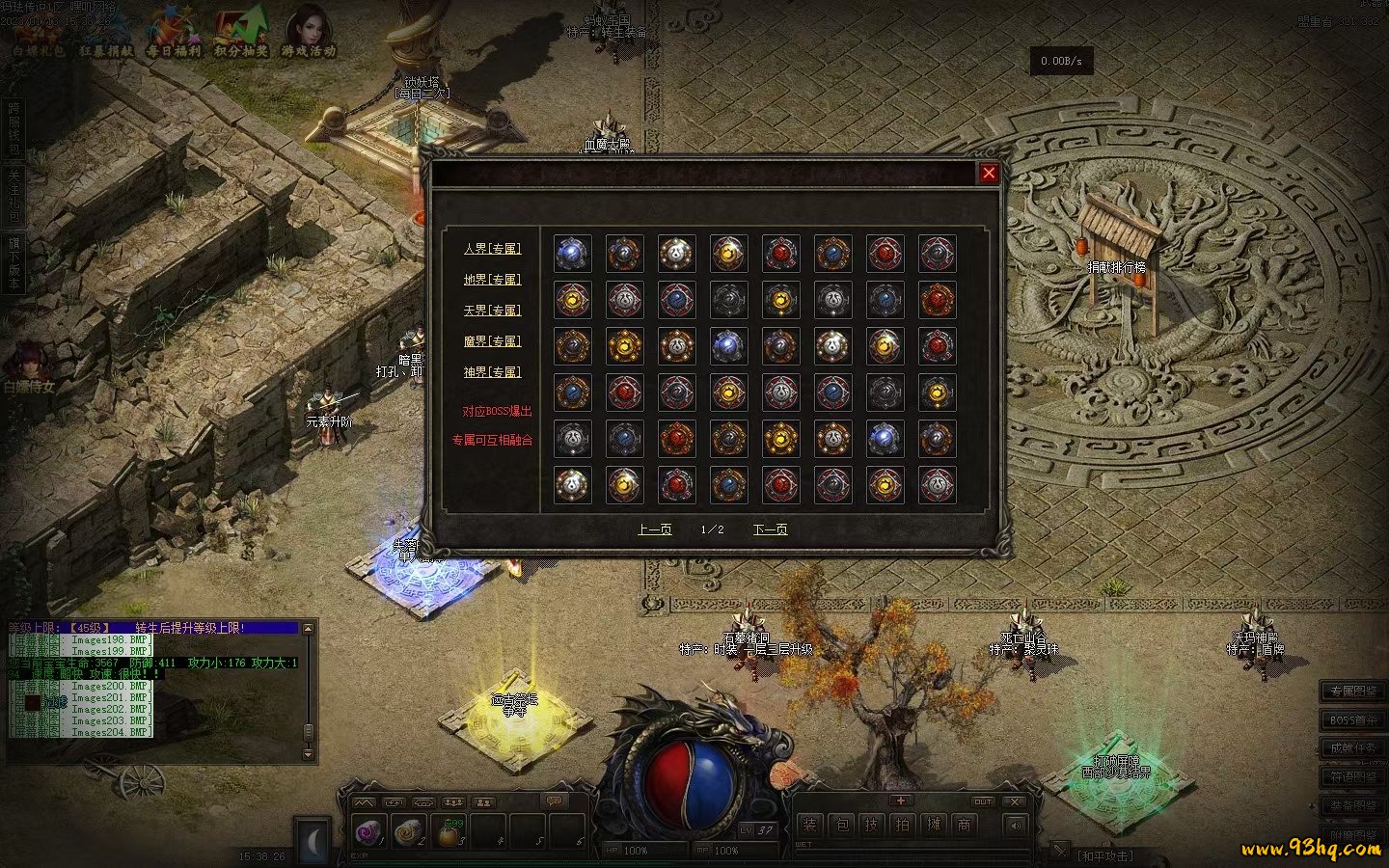Open the 每日福利 daily rewards icon
Image resolution: width=1389 pixels, height=868 pixels.
174,34
